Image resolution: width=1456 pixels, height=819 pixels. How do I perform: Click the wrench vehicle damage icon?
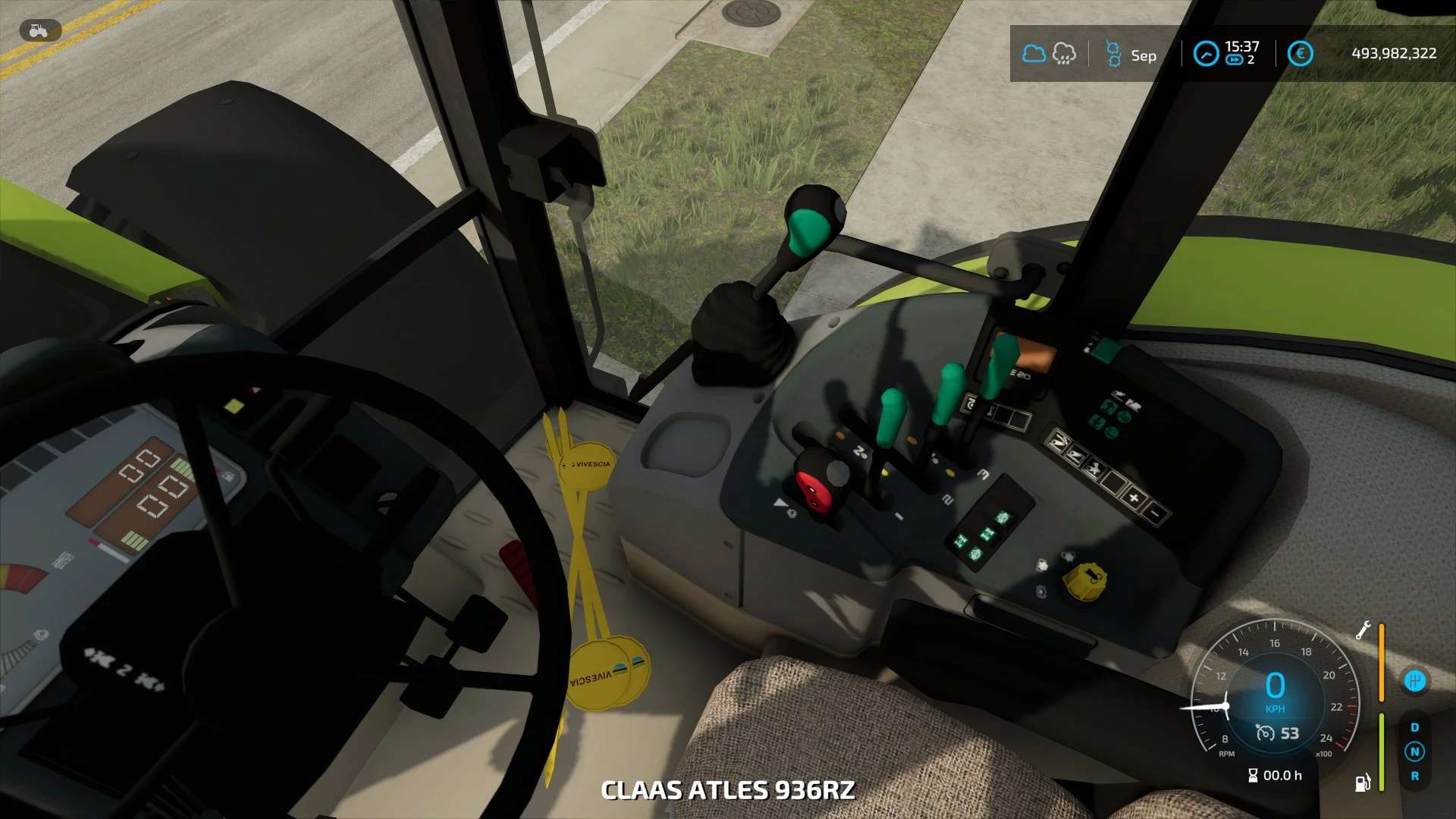point(1363,630)
